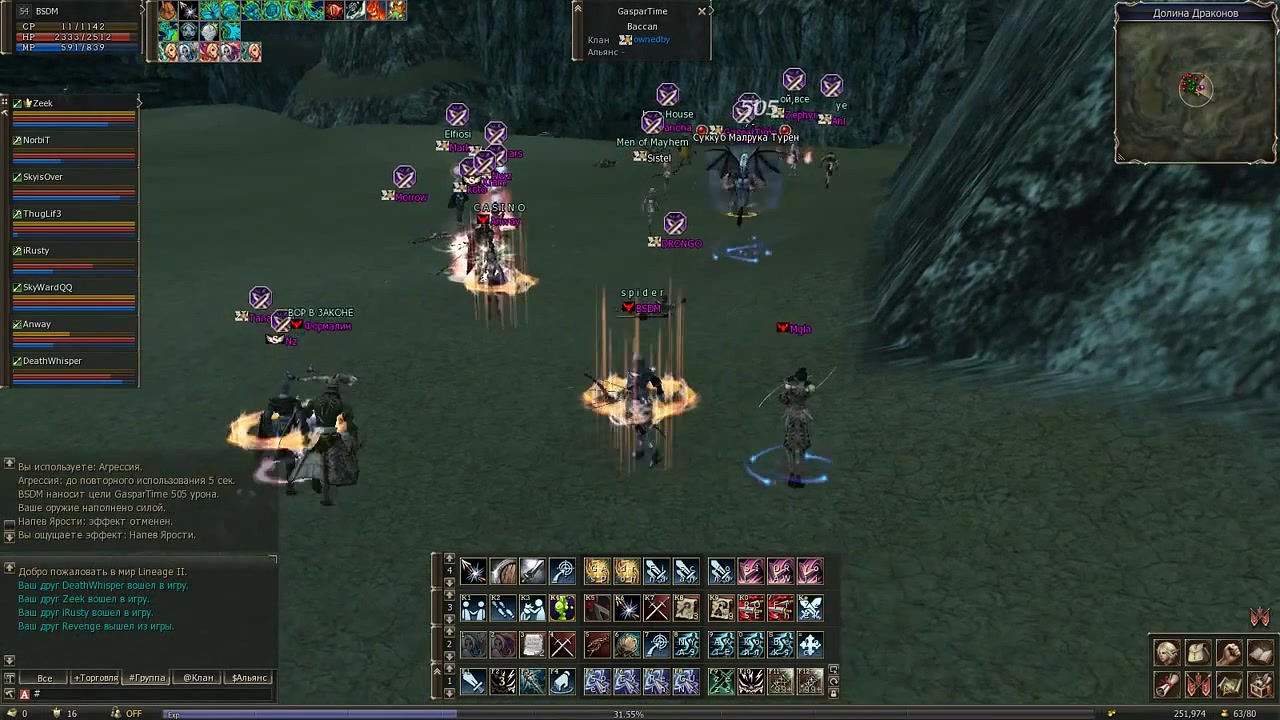Switch to the +Торговля chat tab

pyautogui.click(x=96, y=678)
